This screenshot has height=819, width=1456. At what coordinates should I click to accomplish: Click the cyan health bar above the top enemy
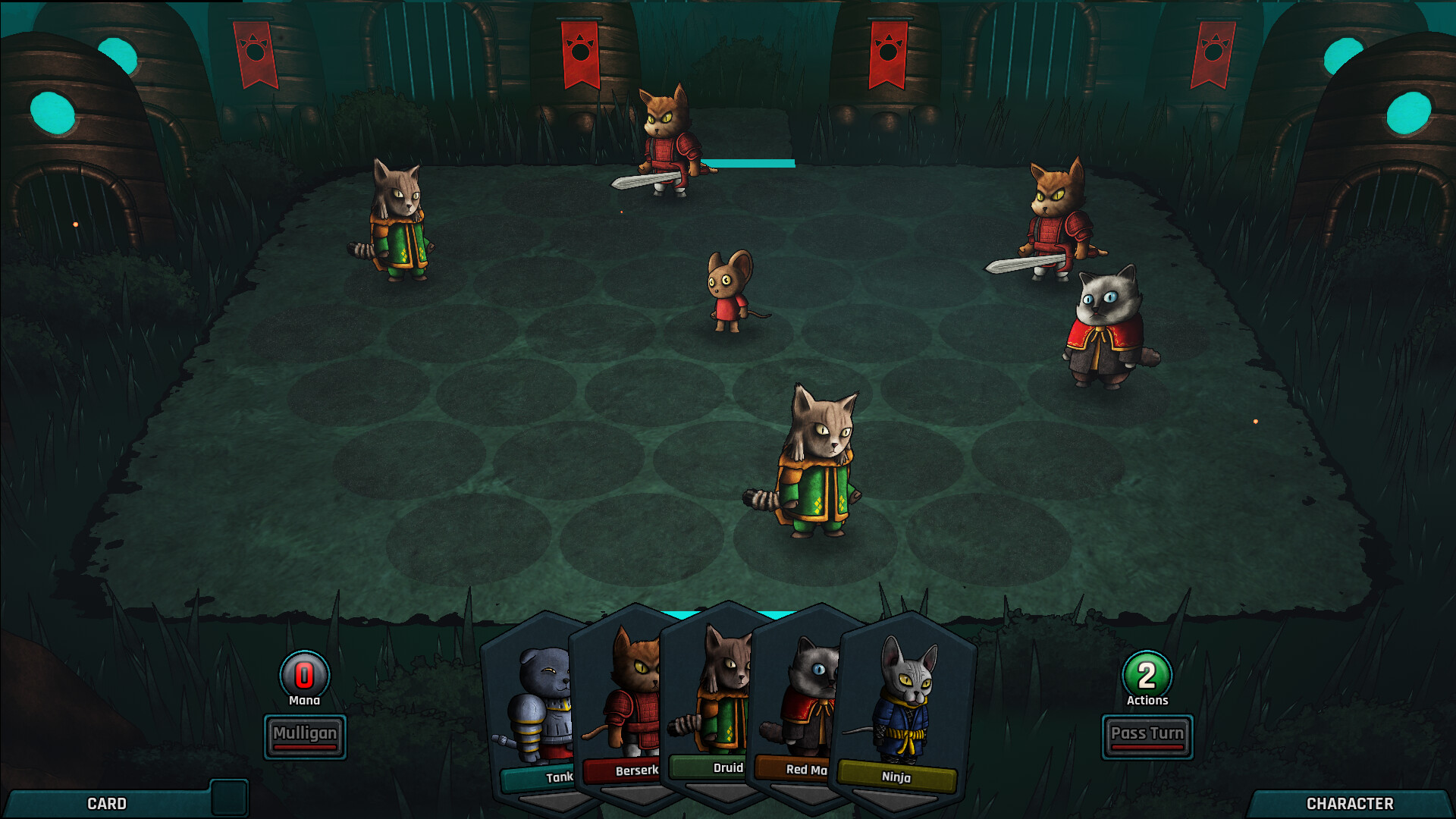pyautogui.click(x=747, y=162)
